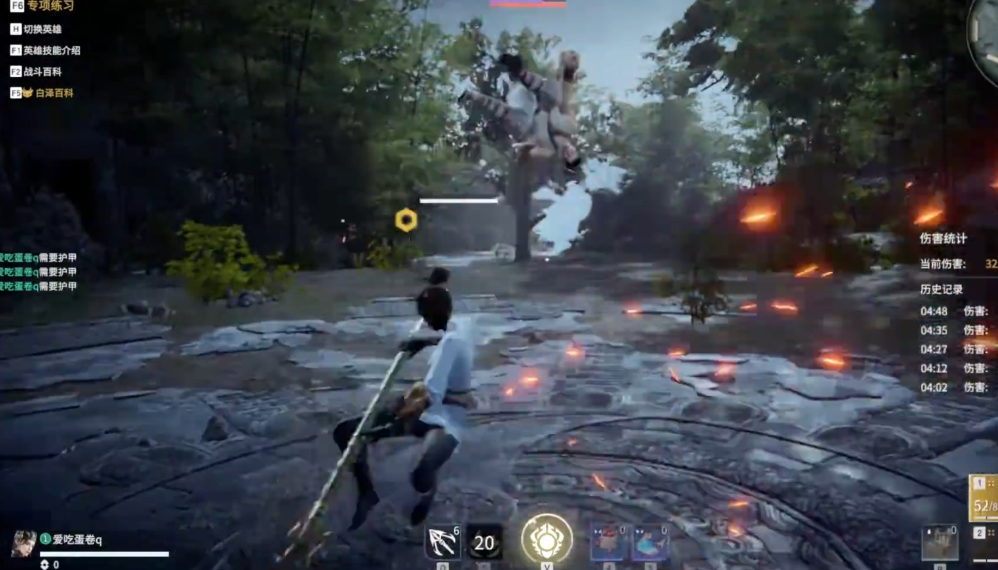Click the skill icon showing cooldown 20
Image resolution: width=998 pixels, height=570 pixels.
(x=484, y=543)
